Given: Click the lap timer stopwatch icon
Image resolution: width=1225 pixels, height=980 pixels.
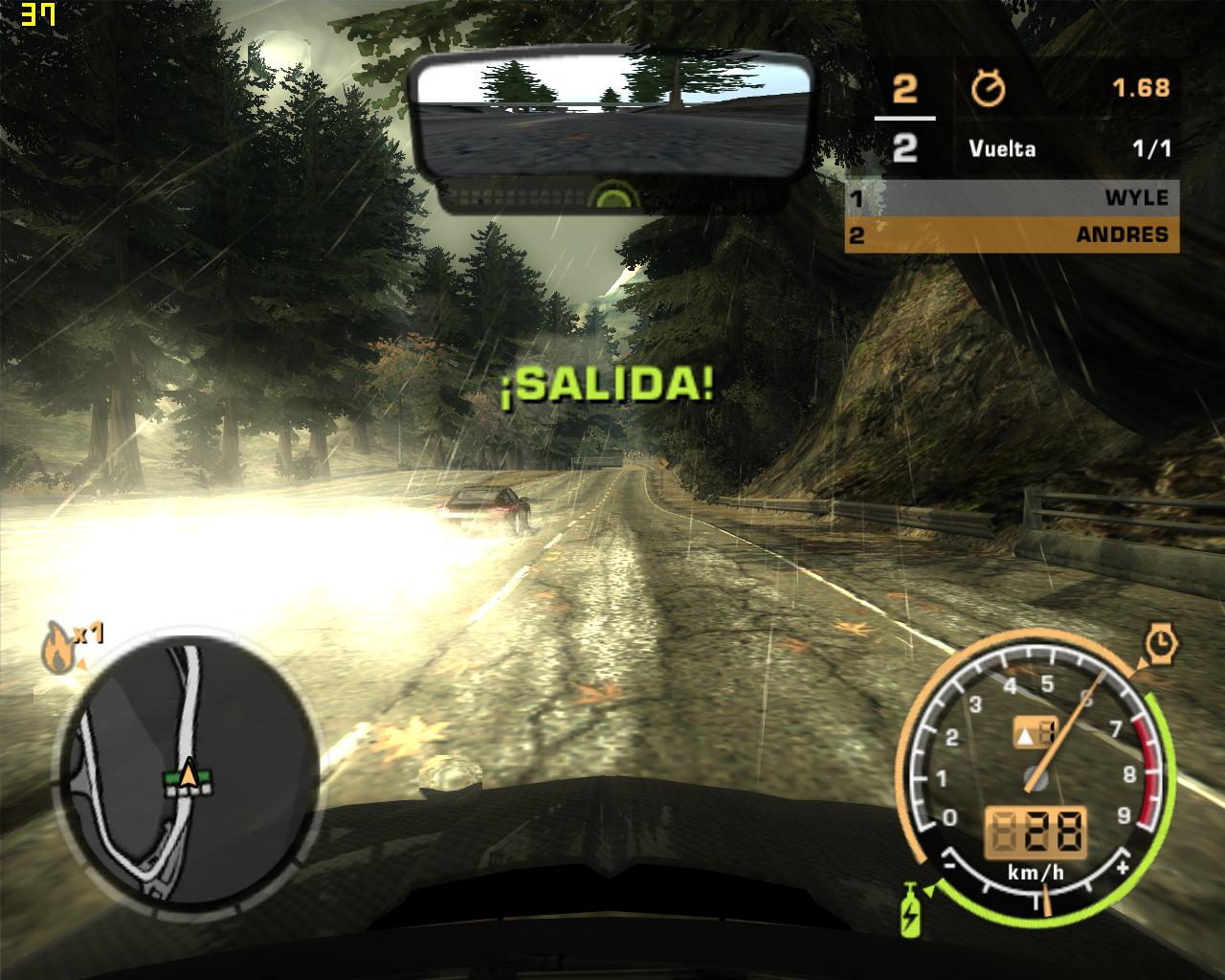Looking at the screenshot, I should click(988, 89).
